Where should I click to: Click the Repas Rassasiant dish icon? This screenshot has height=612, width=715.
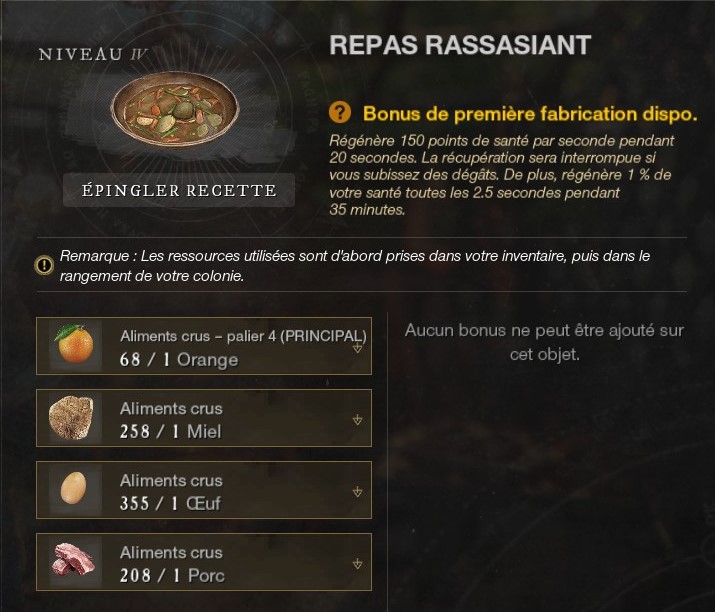click(x=179, y=111)
